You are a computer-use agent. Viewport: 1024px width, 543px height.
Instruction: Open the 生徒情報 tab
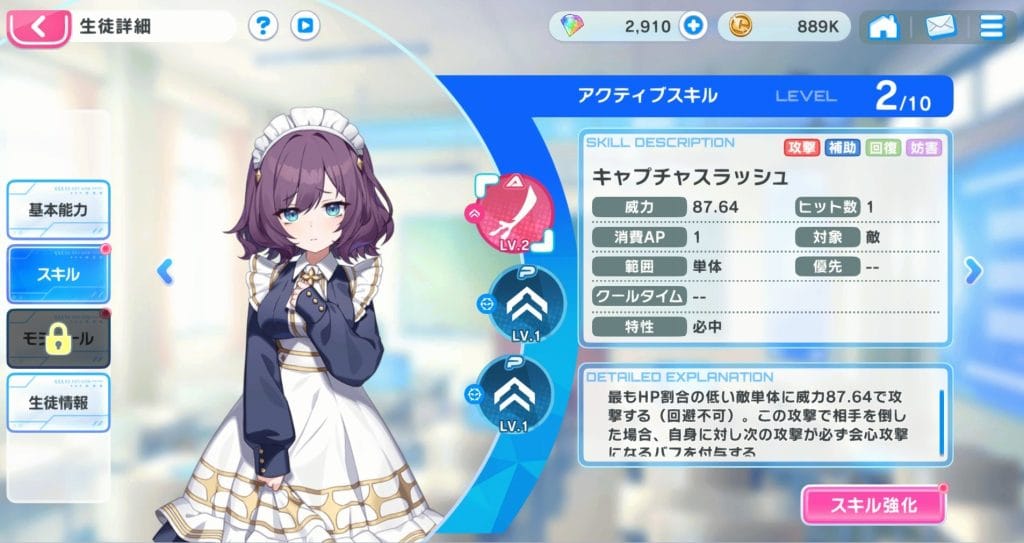tap(58, 402)
